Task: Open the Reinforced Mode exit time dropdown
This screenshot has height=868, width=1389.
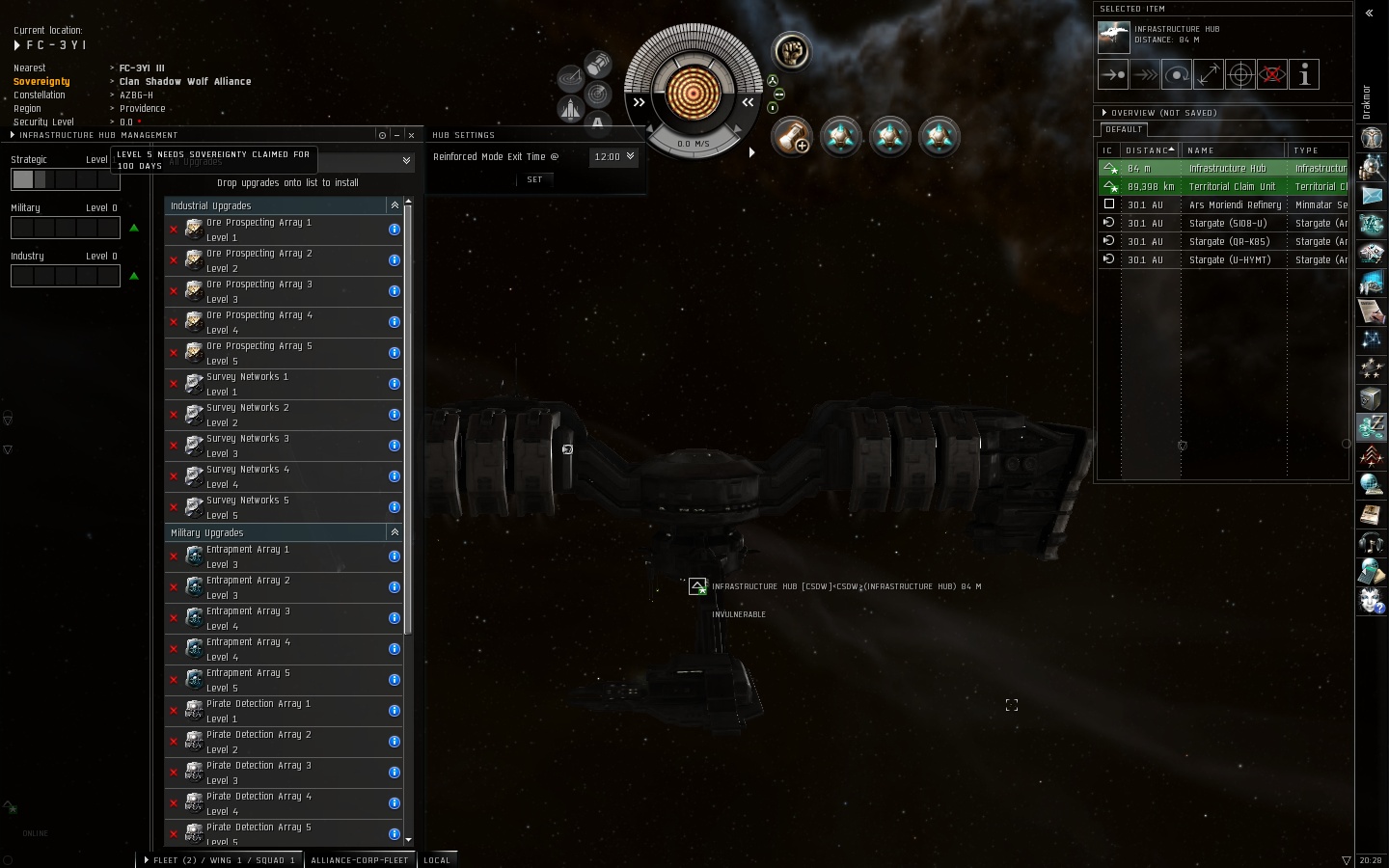Action: tap(614, 156)
